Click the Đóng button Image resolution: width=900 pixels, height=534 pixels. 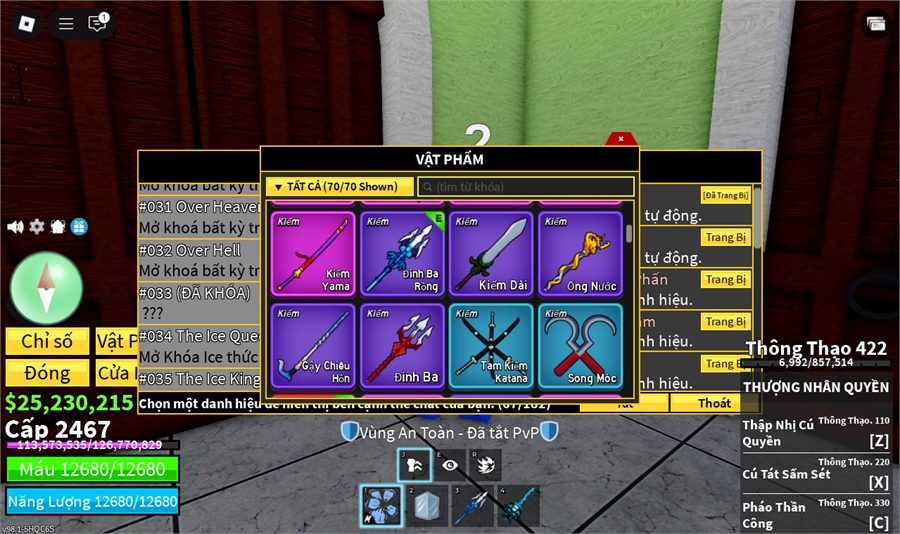[x=47, y=373]
